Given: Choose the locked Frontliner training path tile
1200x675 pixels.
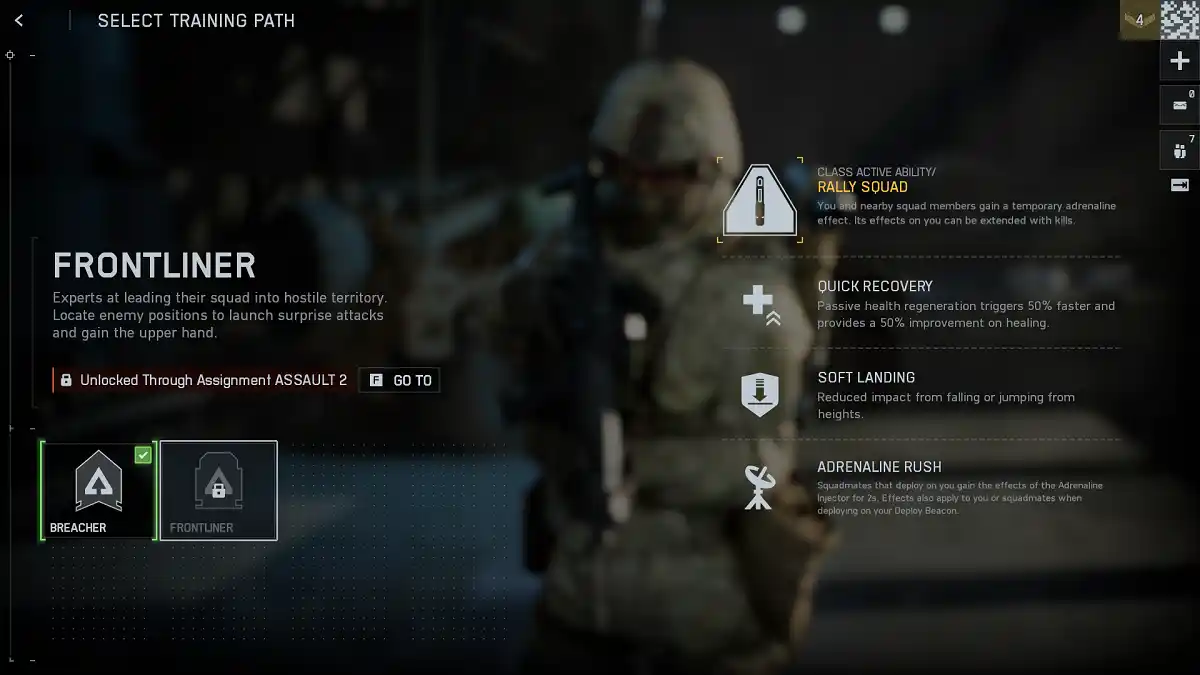Looking at the screenshot, I should click(218, 490).
